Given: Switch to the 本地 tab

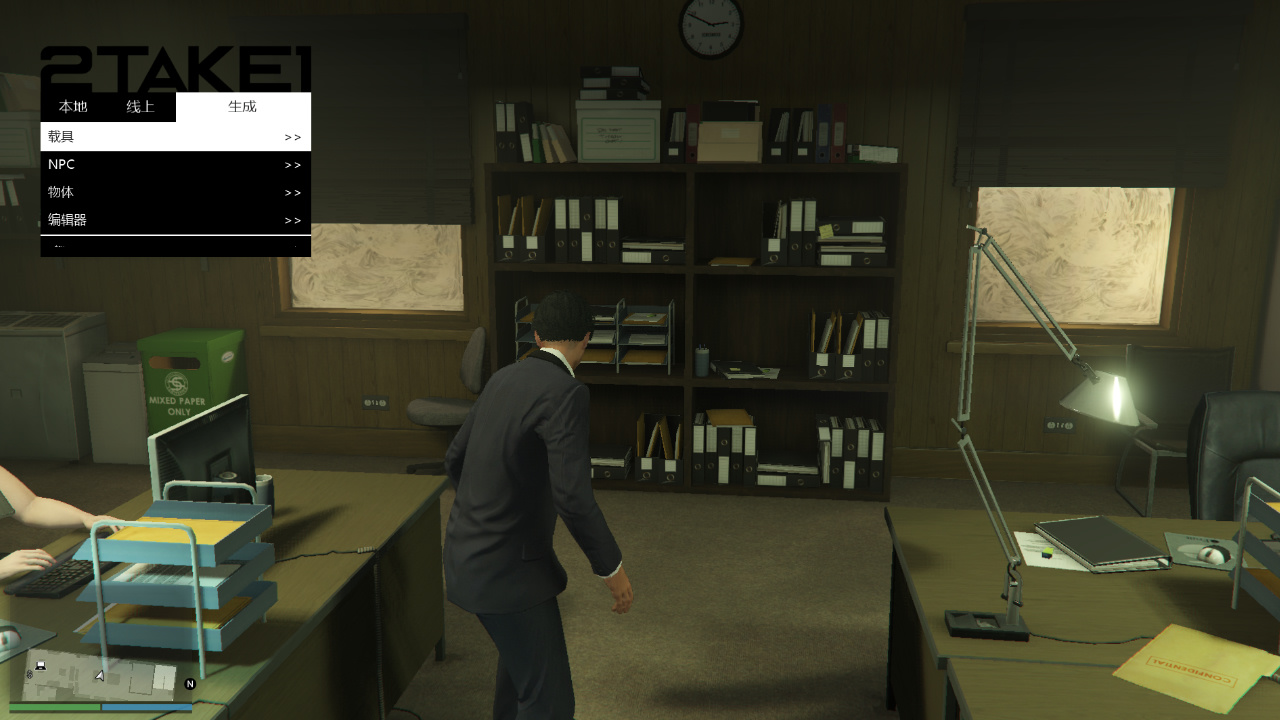Looking at the screenshot, I should pos(73,107).
